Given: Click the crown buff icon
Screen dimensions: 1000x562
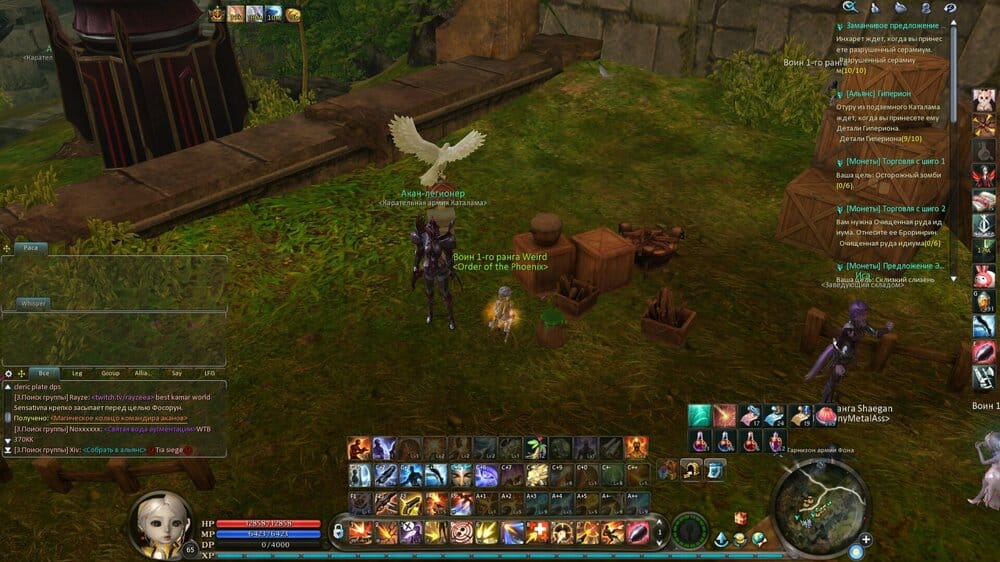Looking at the screenshot, I should (x=216, y=14).
